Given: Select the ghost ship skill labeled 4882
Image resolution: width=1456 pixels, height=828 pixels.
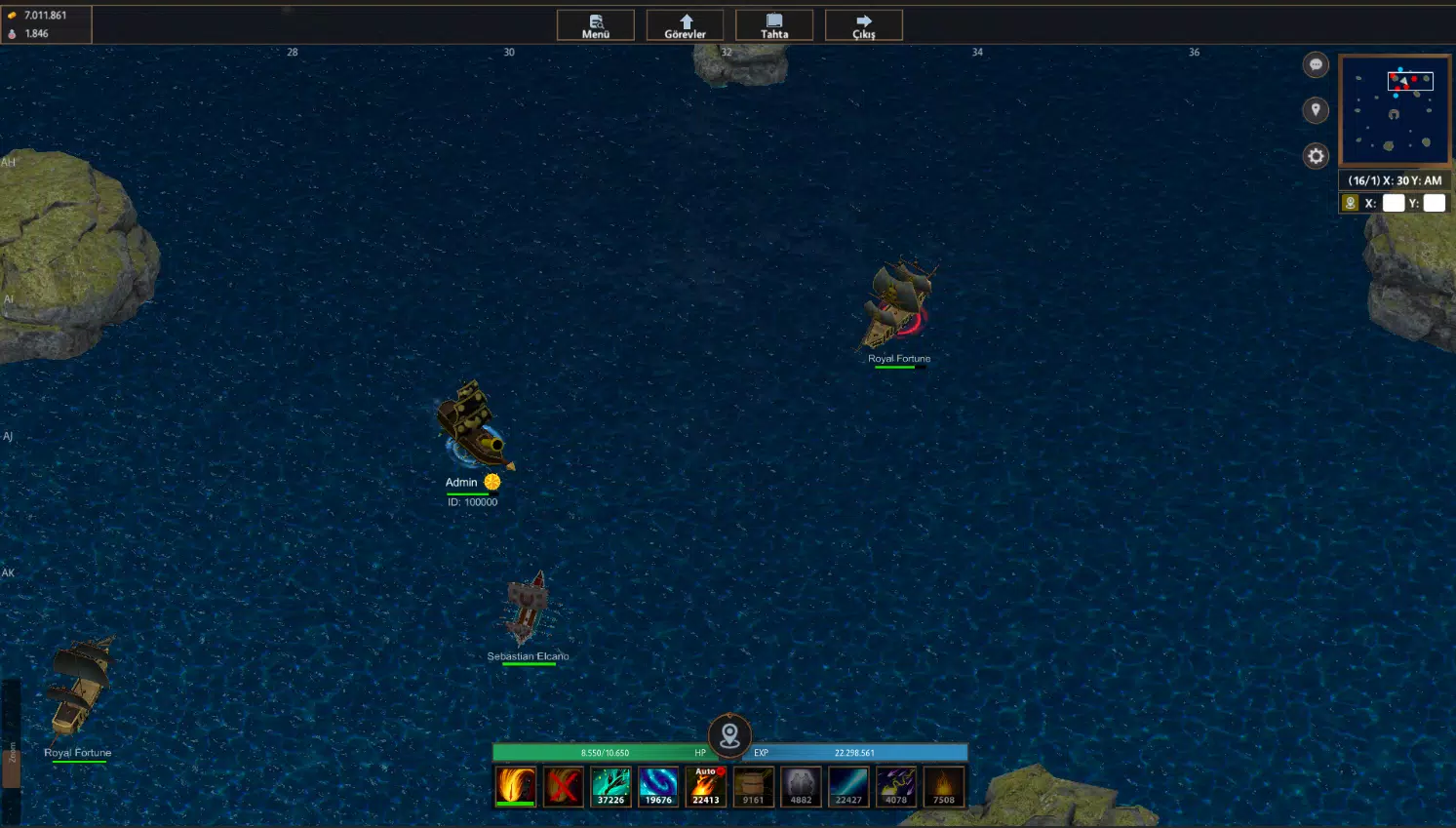Looking at the screenshot, I should [x=800, y=785].
